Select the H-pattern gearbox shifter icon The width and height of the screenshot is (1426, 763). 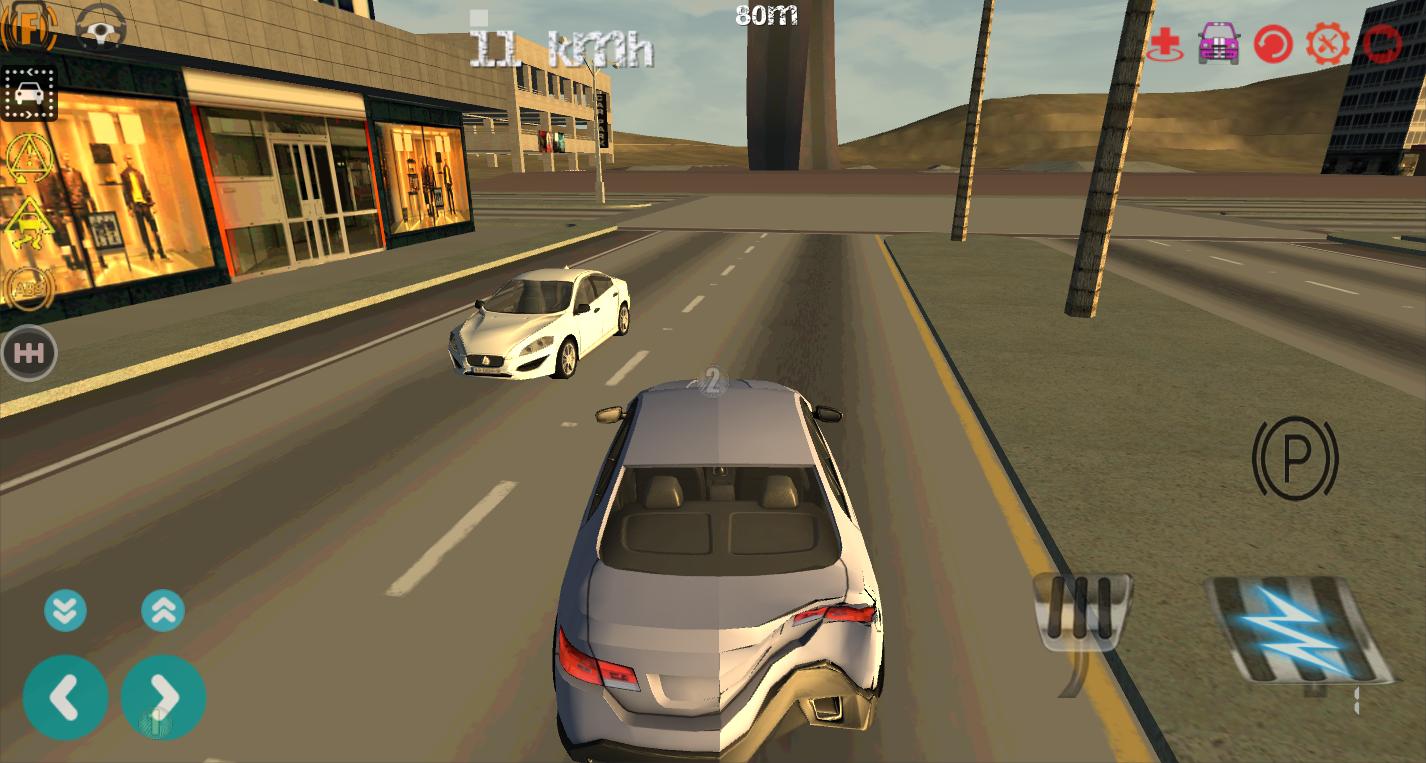pos(29,352)
